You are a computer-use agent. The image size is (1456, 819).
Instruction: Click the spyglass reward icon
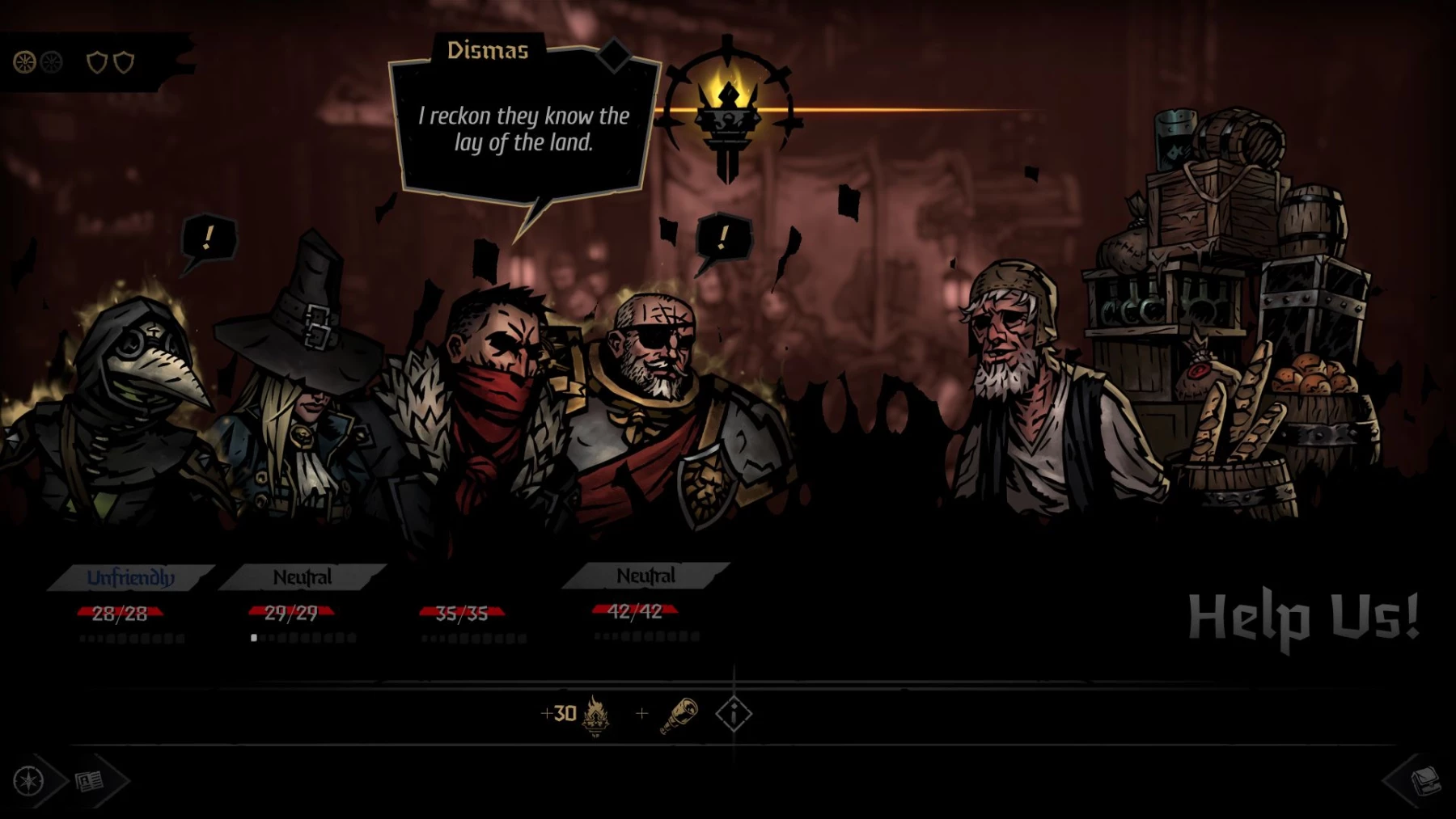point(679,715)
